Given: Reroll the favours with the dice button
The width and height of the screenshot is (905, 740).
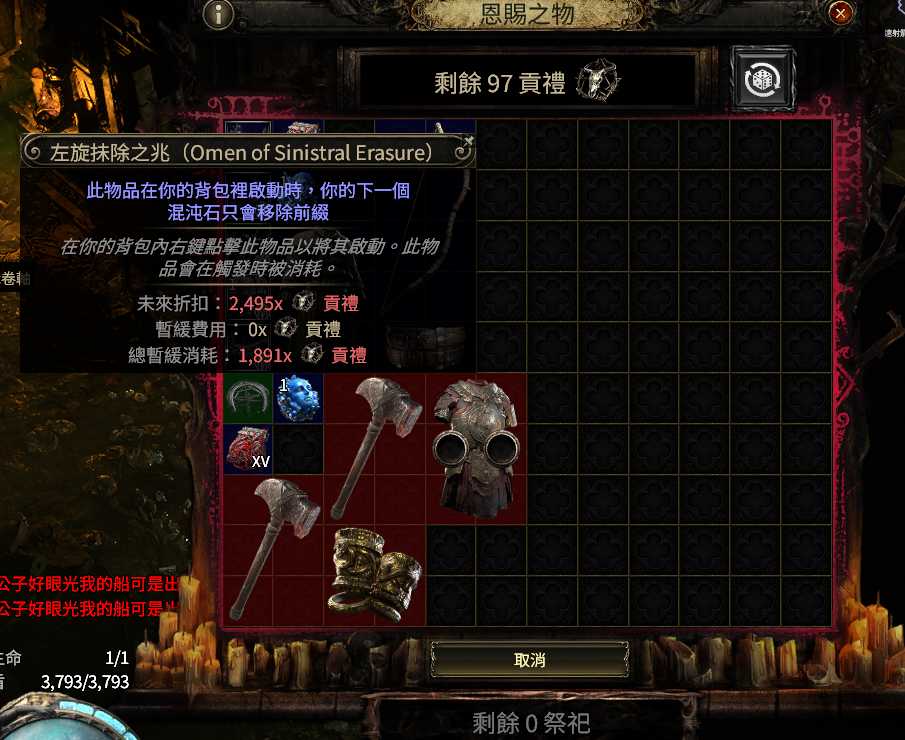Looking at the screenshot, I should click(763, 78).
